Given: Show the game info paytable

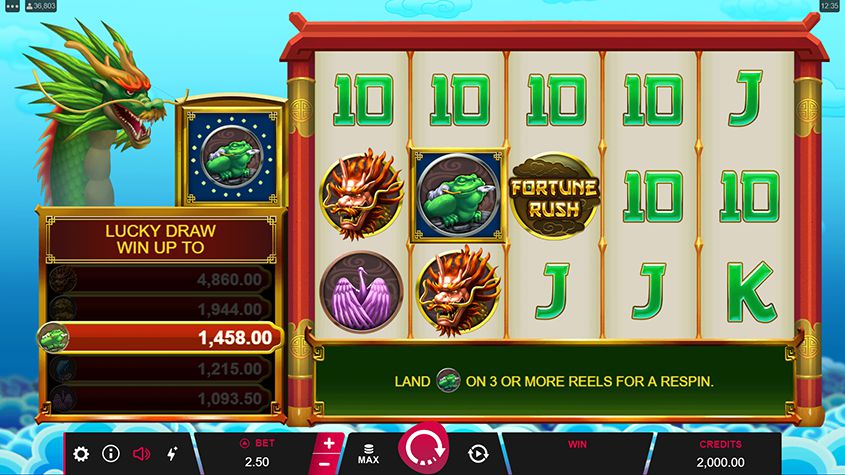Looking at the screenshot, I should 111,454.
